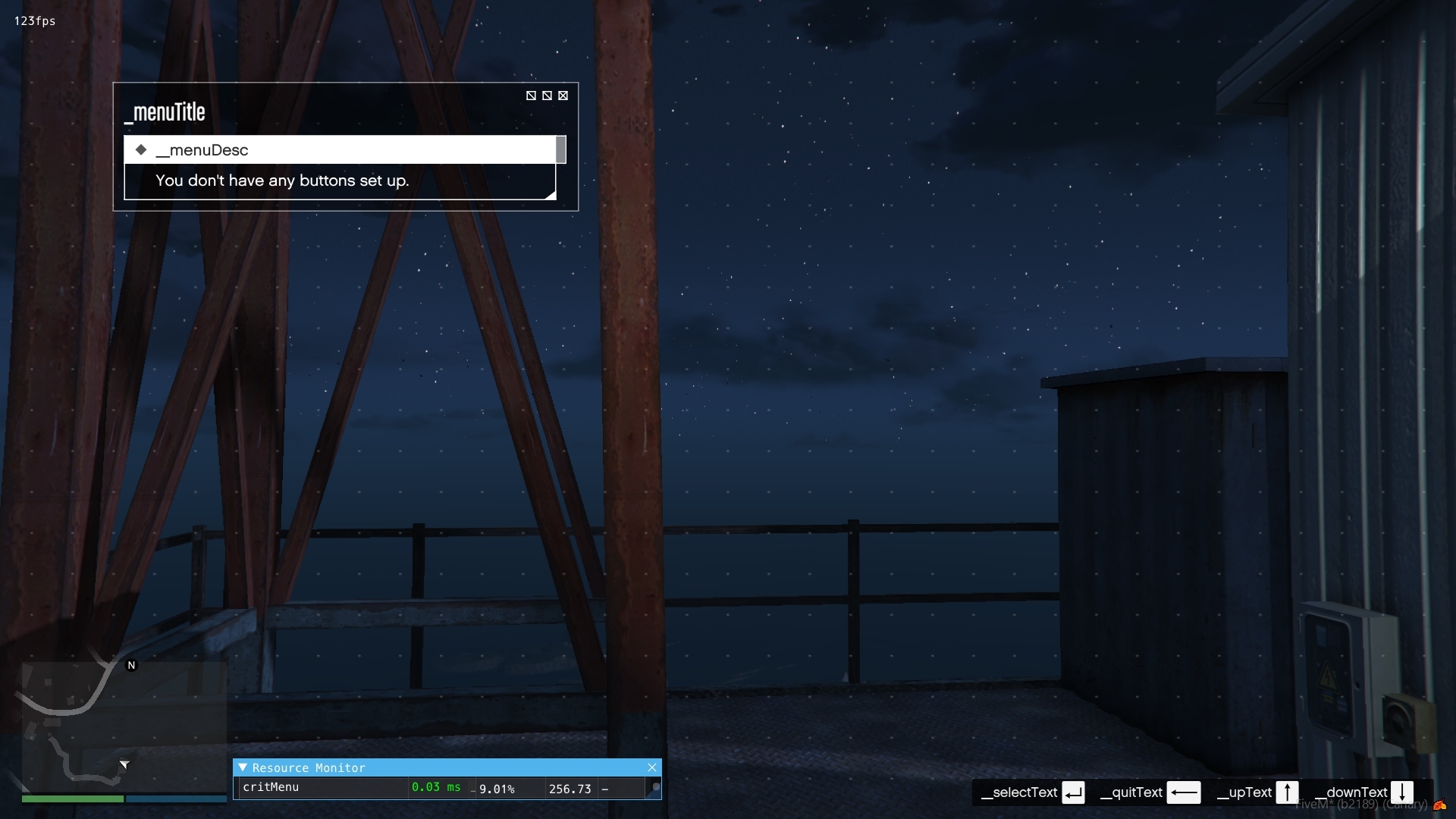1456x819 pixels.
Task: Toggle the usage graph dot on the critMenu row
Action: click(656, 786)
